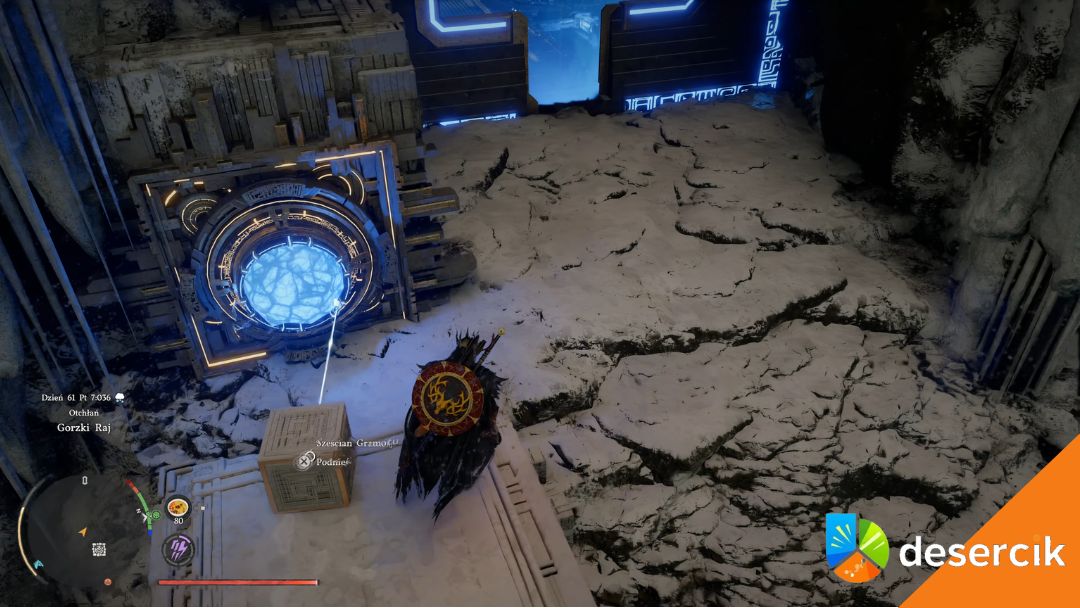The width and height of the screenshot is (1080, 608).
Task: Click the desercik channel logo
Action: tap(857, 548)
